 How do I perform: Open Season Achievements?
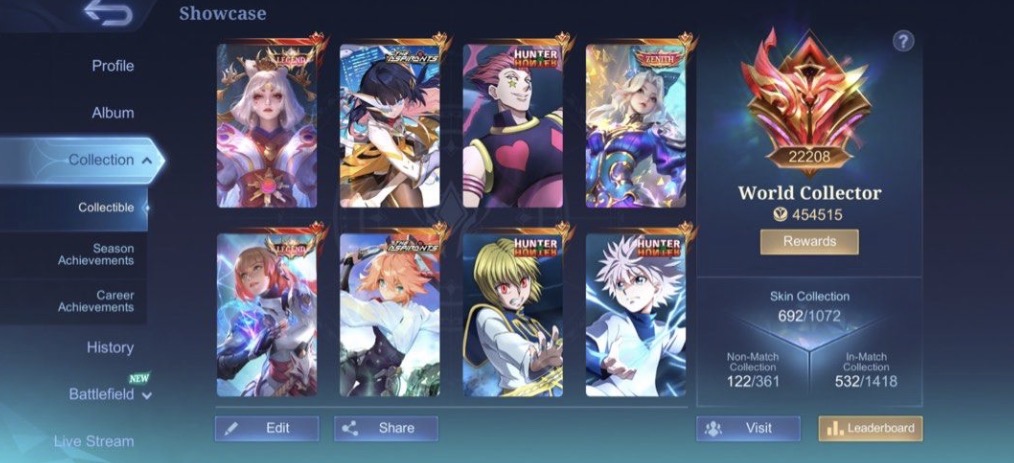pos(99,254)
